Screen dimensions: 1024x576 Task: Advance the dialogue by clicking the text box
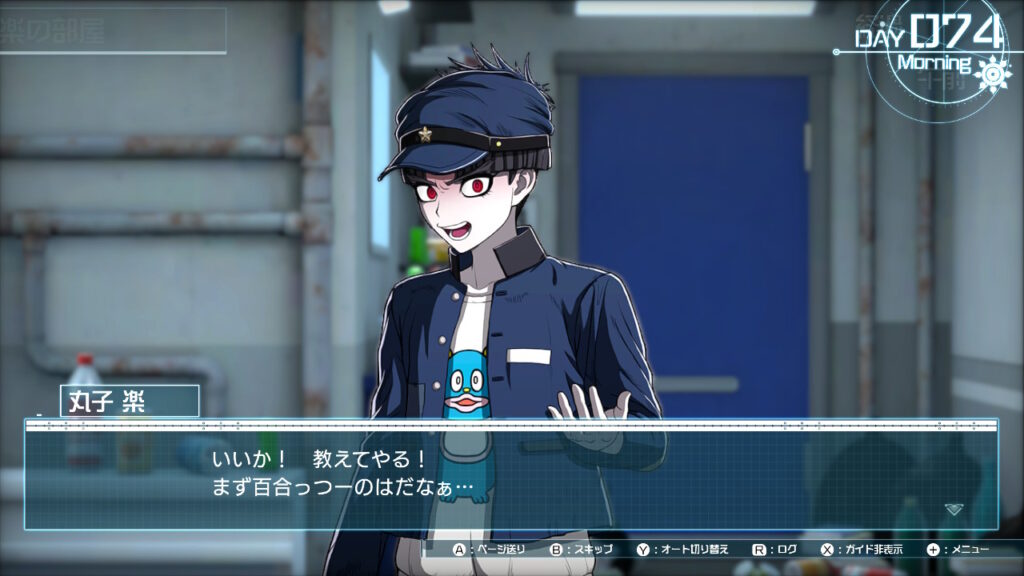[x=510, y=476]
